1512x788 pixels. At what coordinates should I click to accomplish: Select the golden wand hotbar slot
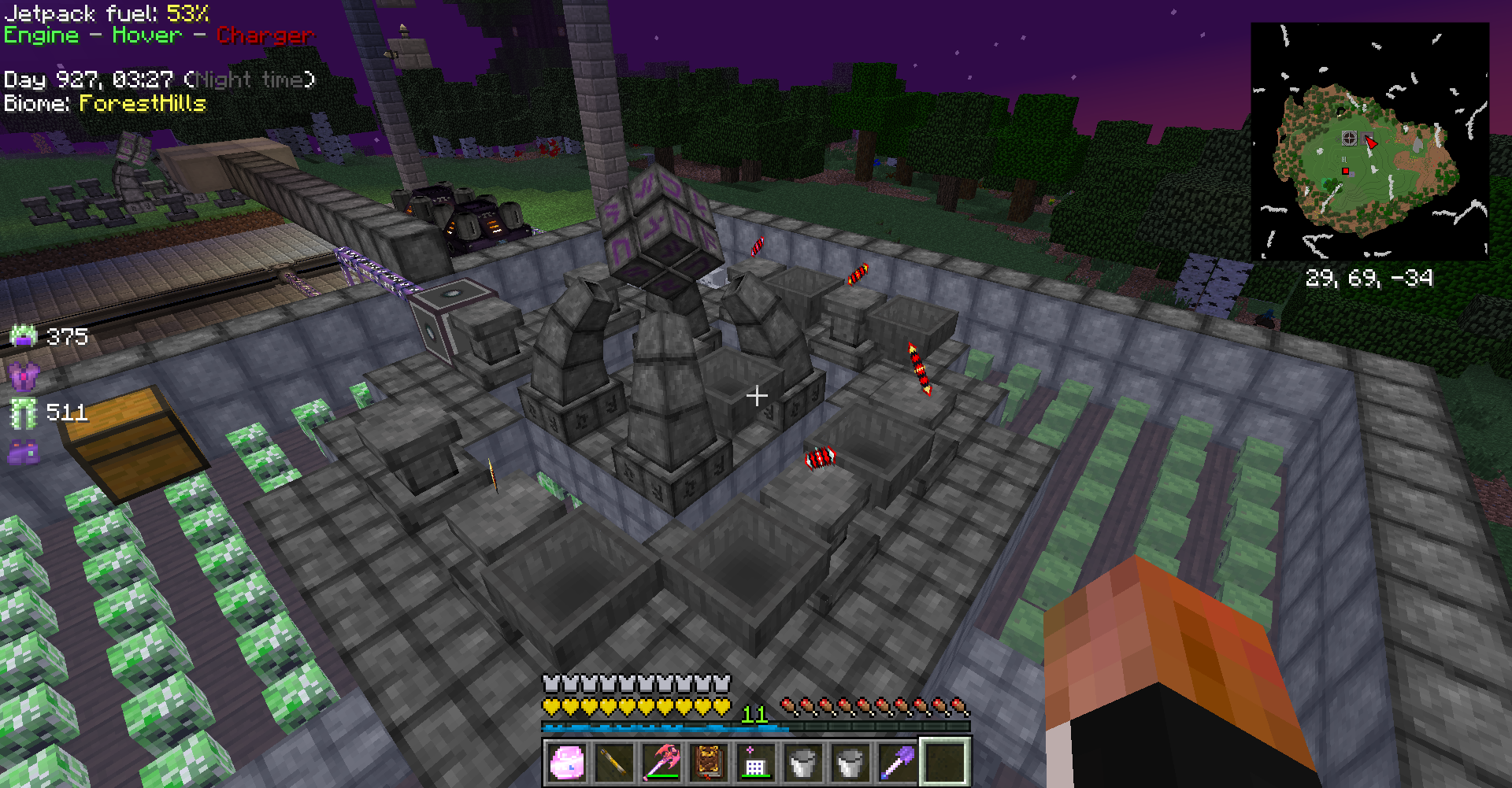point(613,762)
